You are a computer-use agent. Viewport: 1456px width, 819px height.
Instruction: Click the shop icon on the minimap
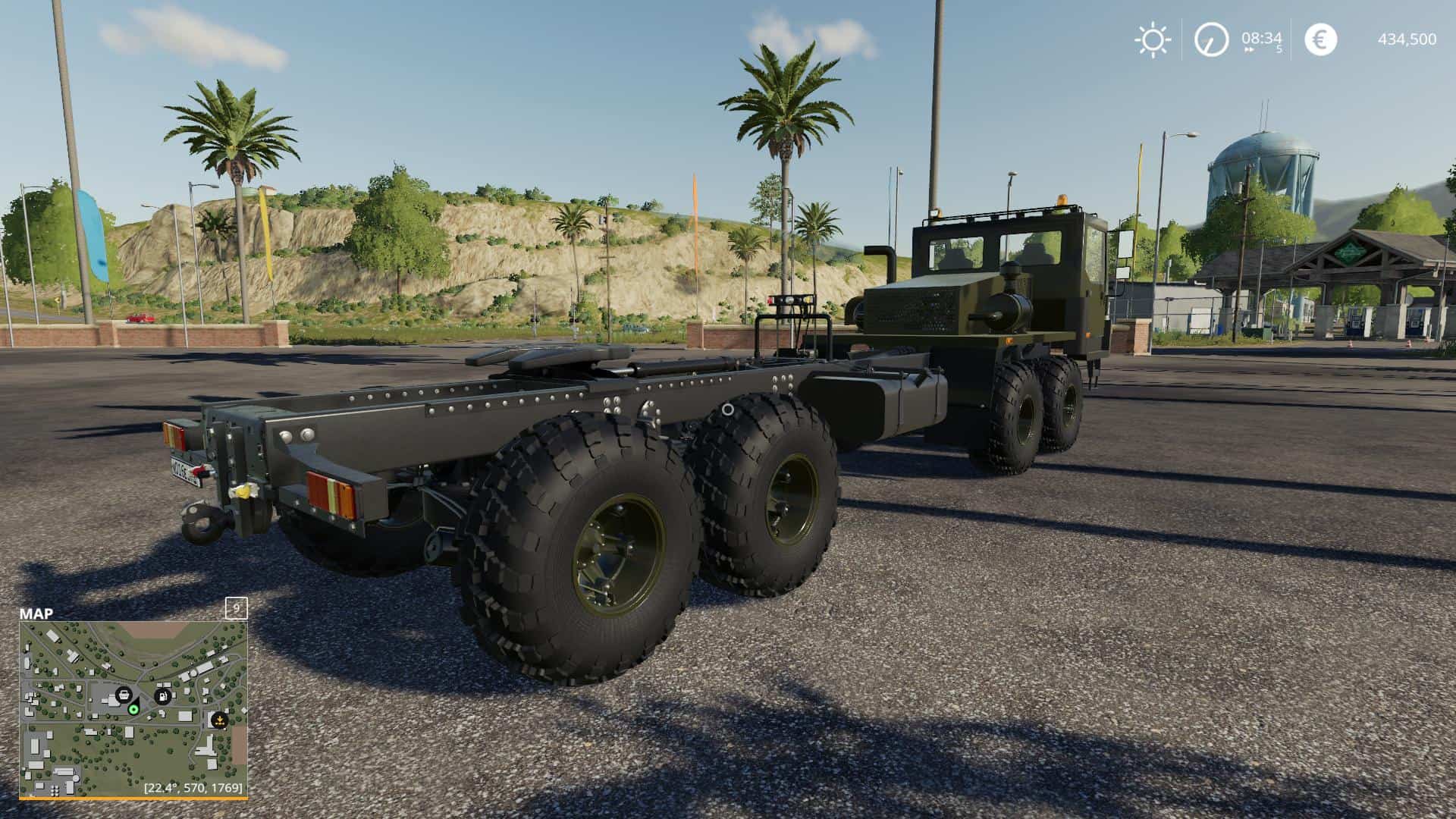pos(124,695)
